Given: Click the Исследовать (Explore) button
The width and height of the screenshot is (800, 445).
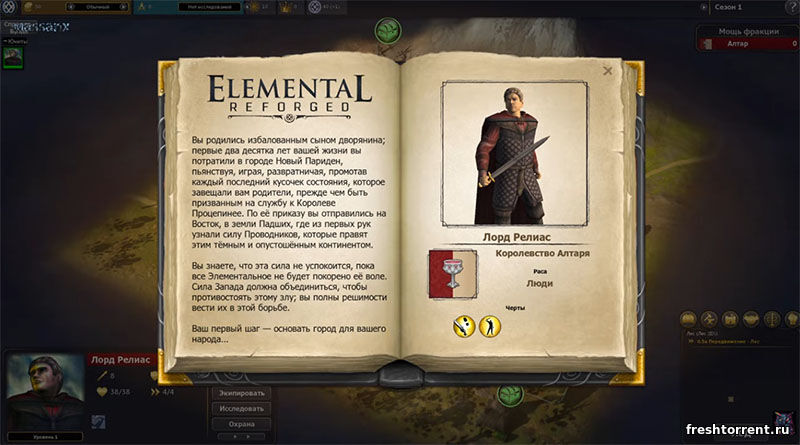Looking at the screenshot, I should coord(241,409).
